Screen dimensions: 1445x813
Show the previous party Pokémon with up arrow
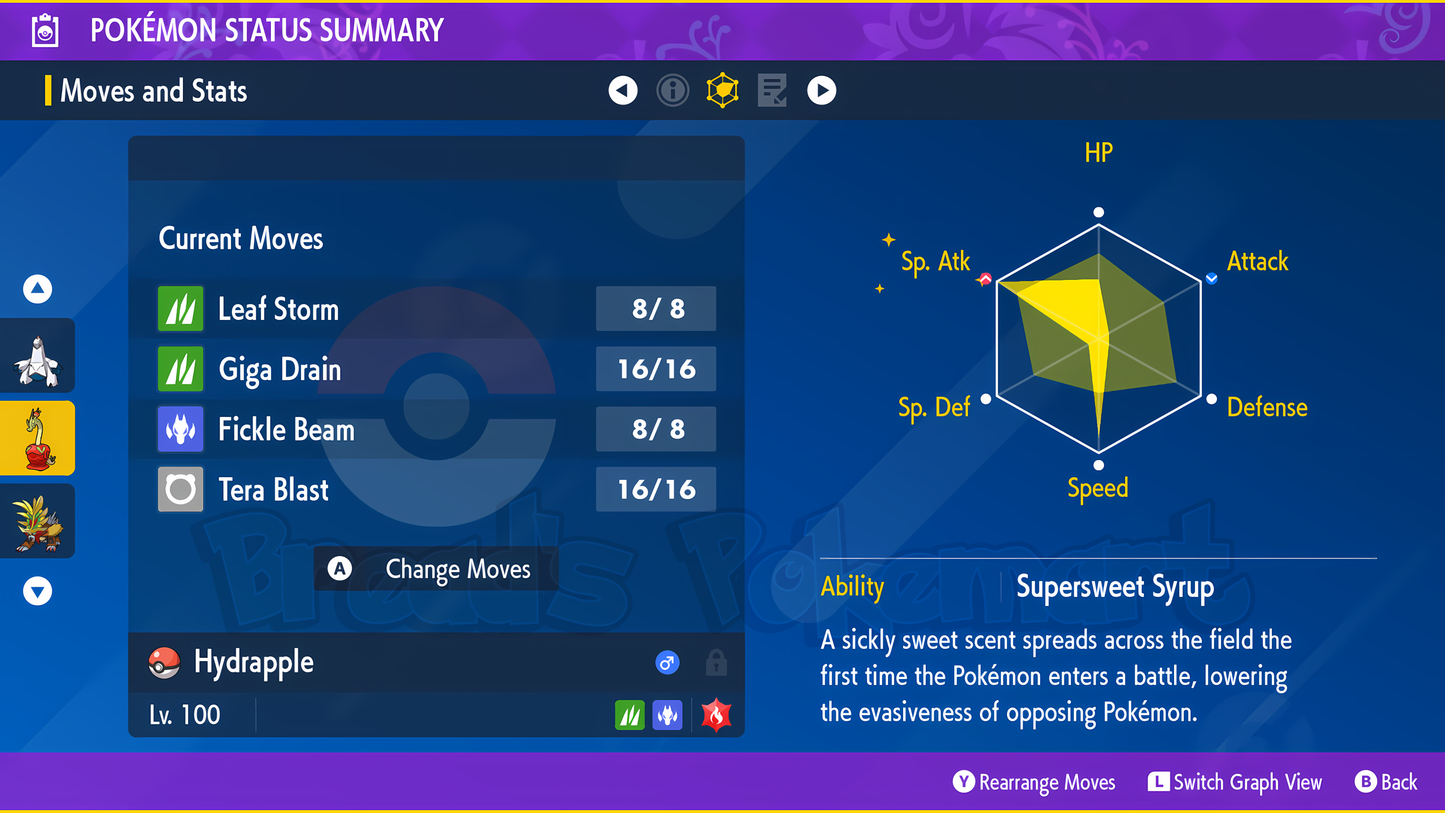coord(38,290)
